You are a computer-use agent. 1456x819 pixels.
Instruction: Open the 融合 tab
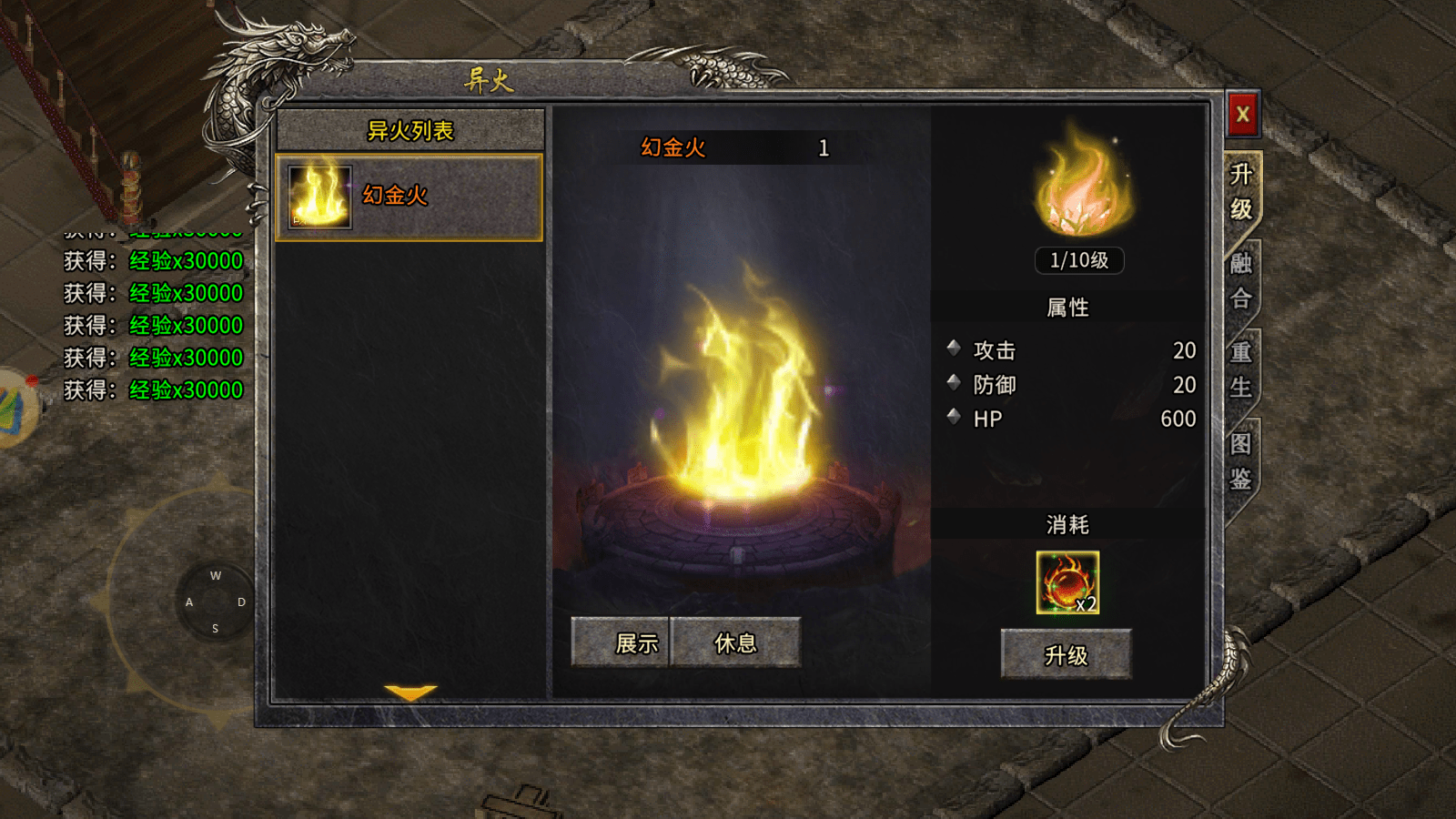(1241, 281)
